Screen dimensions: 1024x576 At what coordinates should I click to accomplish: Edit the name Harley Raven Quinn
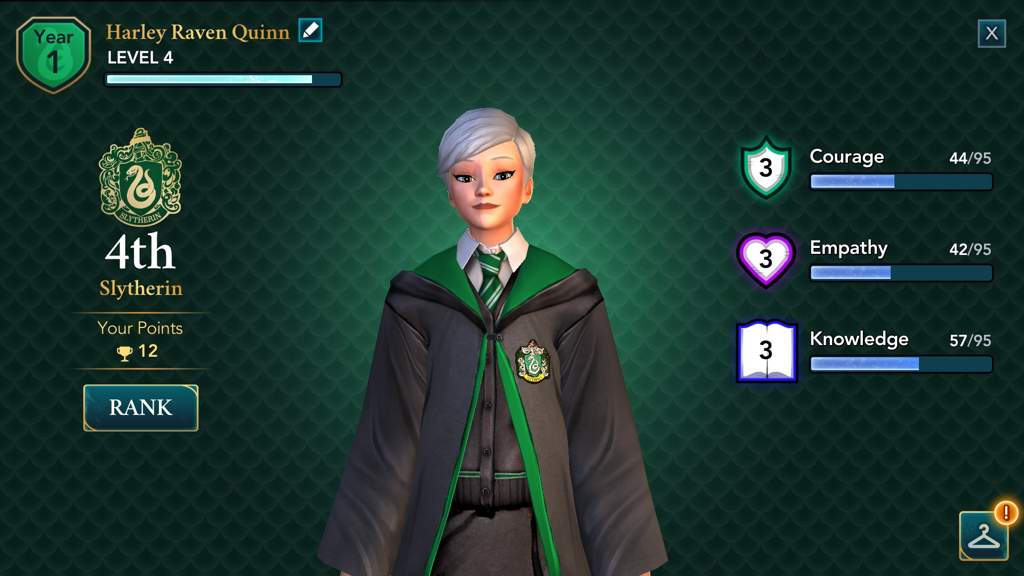point(311,31)
